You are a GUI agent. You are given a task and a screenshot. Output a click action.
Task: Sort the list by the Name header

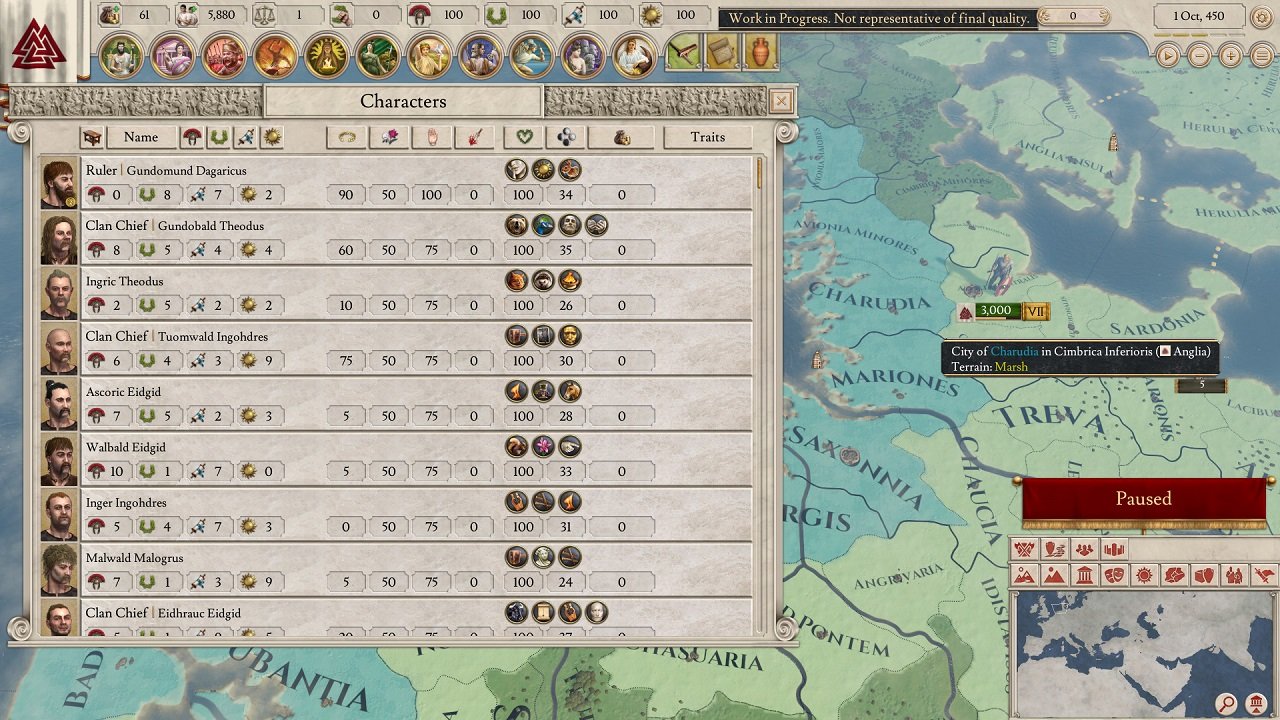click(141, 137)
